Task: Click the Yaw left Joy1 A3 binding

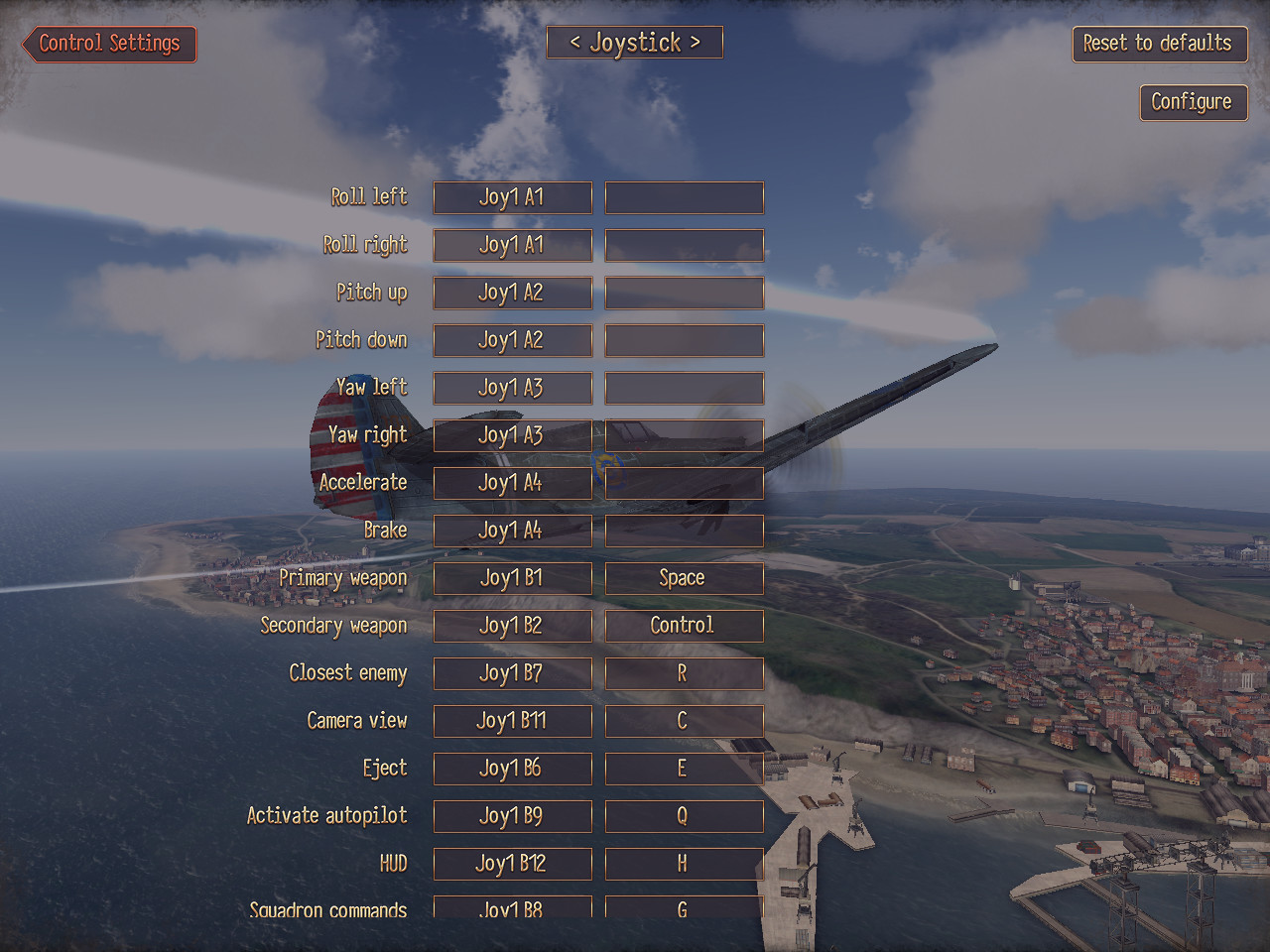Action: pyautogui.click(x=512, y=388)
